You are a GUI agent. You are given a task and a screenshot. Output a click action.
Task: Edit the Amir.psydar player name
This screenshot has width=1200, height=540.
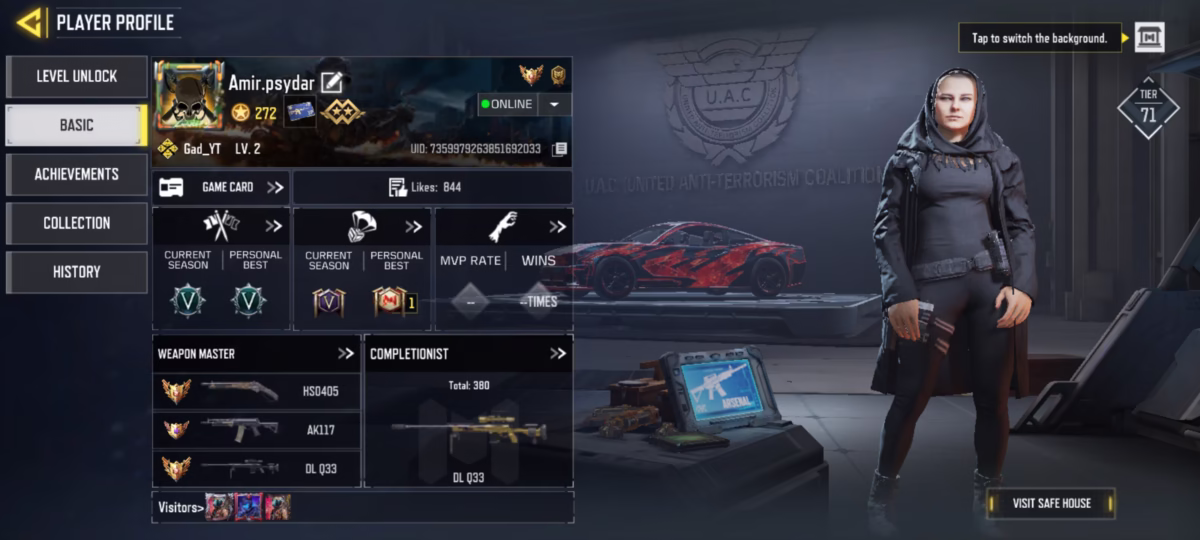[332, 83]
